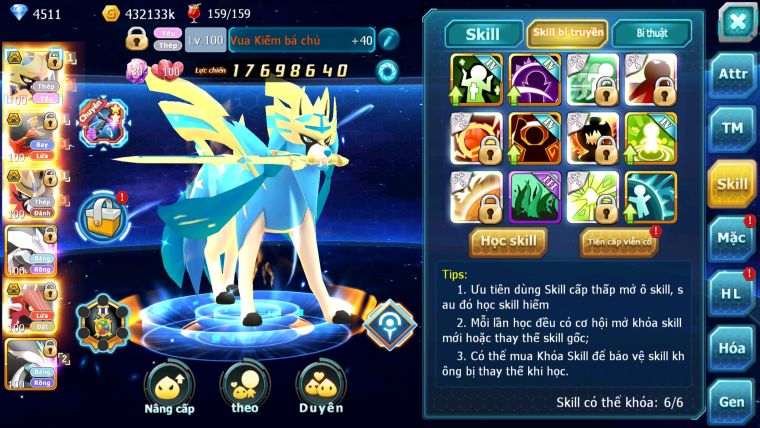Open the Skill bị truyền tab
760x428 pixels.
pos(567,34)
